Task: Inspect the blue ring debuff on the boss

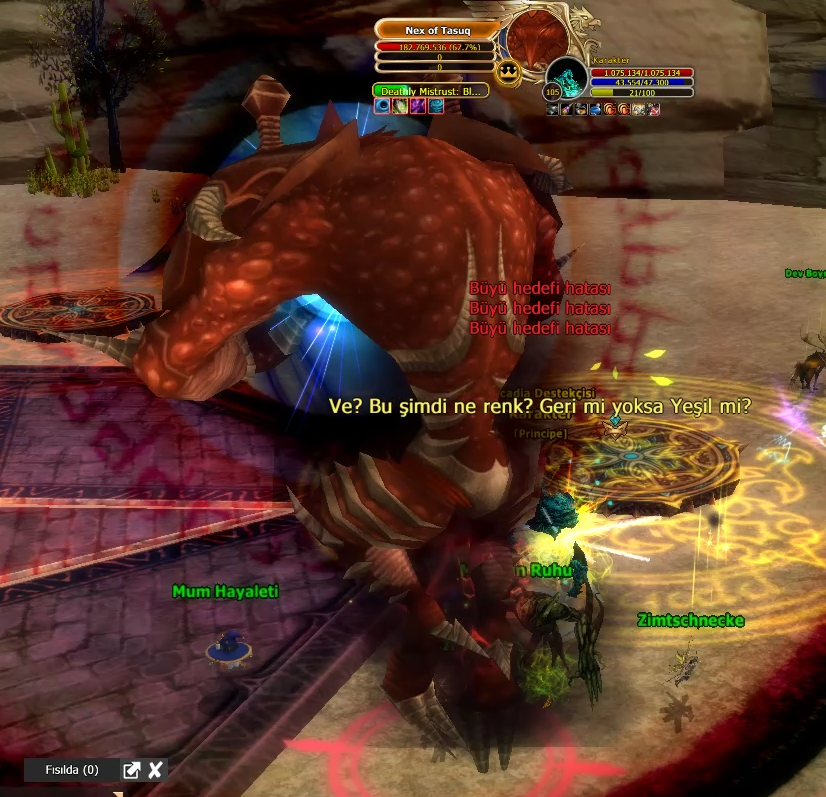Action: click(382, 106)
